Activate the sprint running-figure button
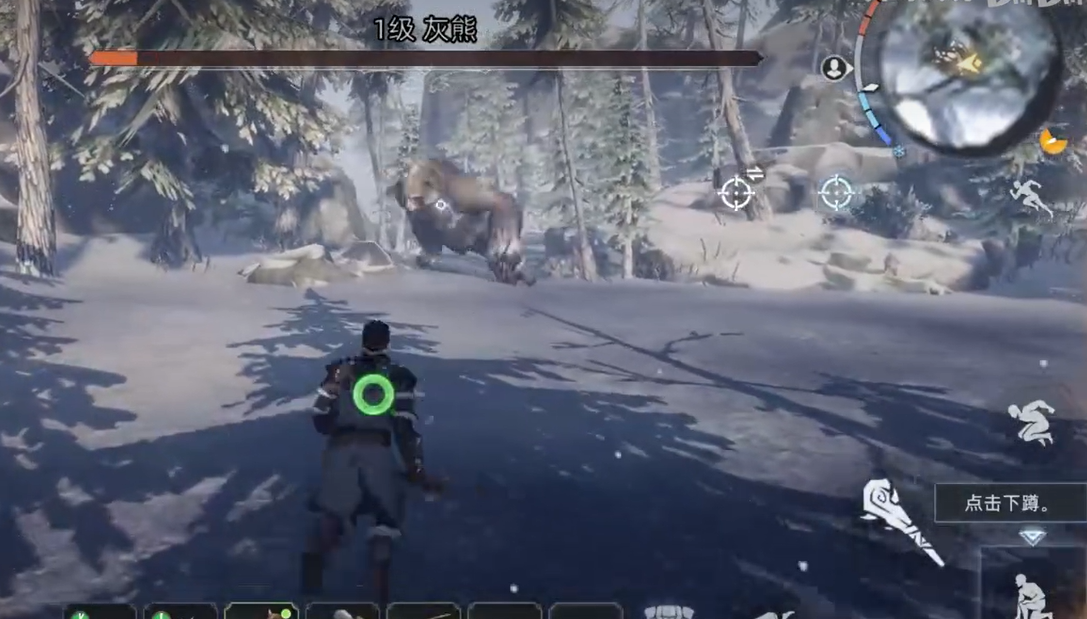 [x=1030, y=197]
